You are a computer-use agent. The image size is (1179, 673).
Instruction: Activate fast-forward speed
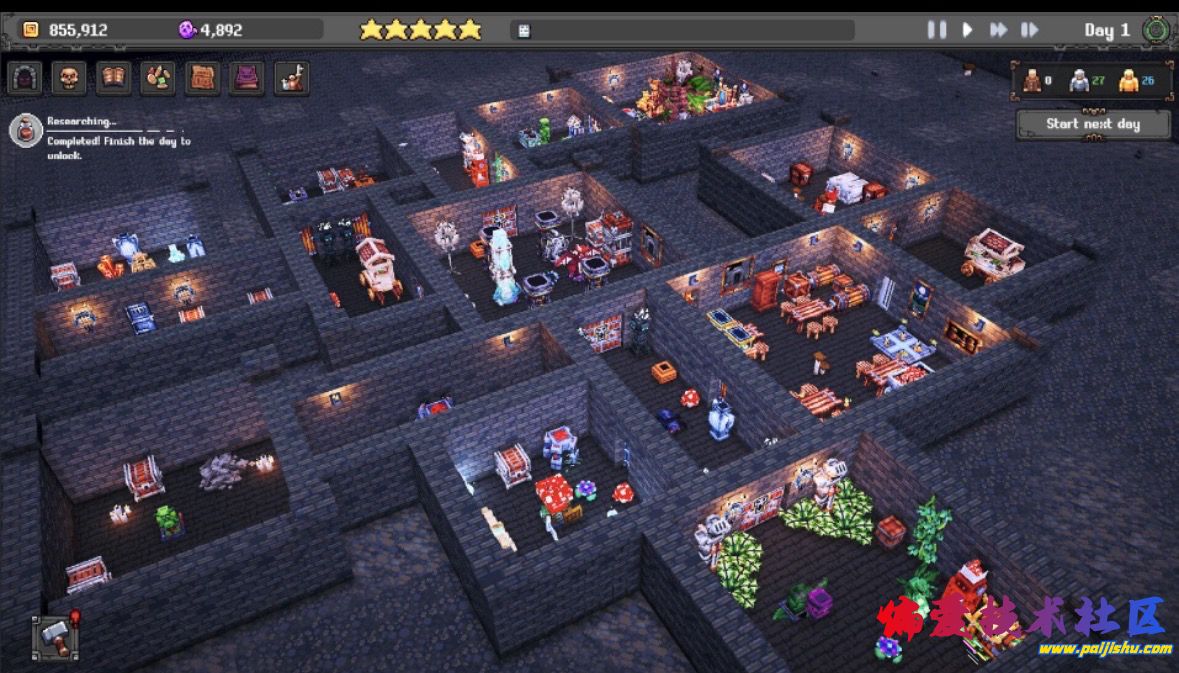(x=998, y=30)
